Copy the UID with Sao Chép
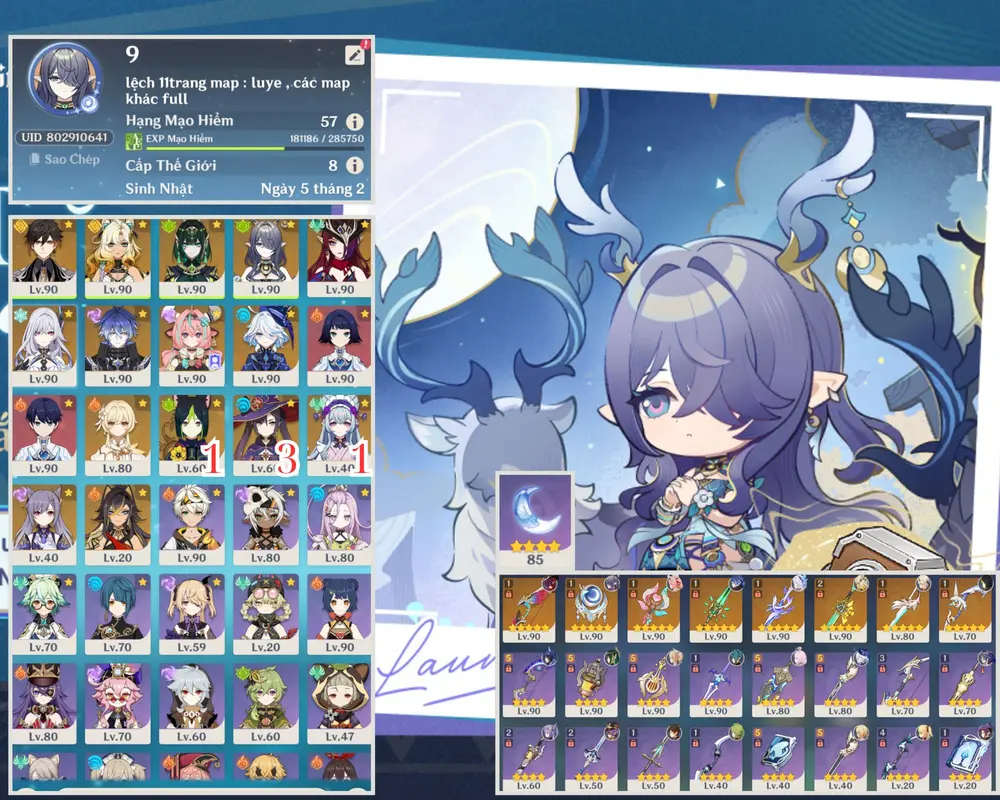1000x800 pixels. coord(64,159)
